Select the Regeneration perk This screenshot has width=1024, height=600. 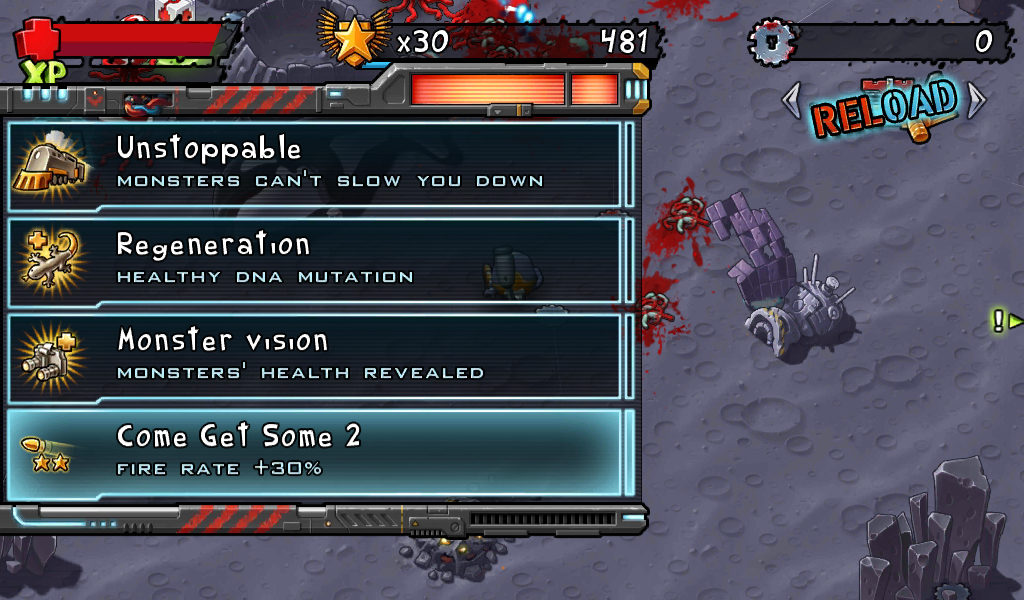point(320,260)
